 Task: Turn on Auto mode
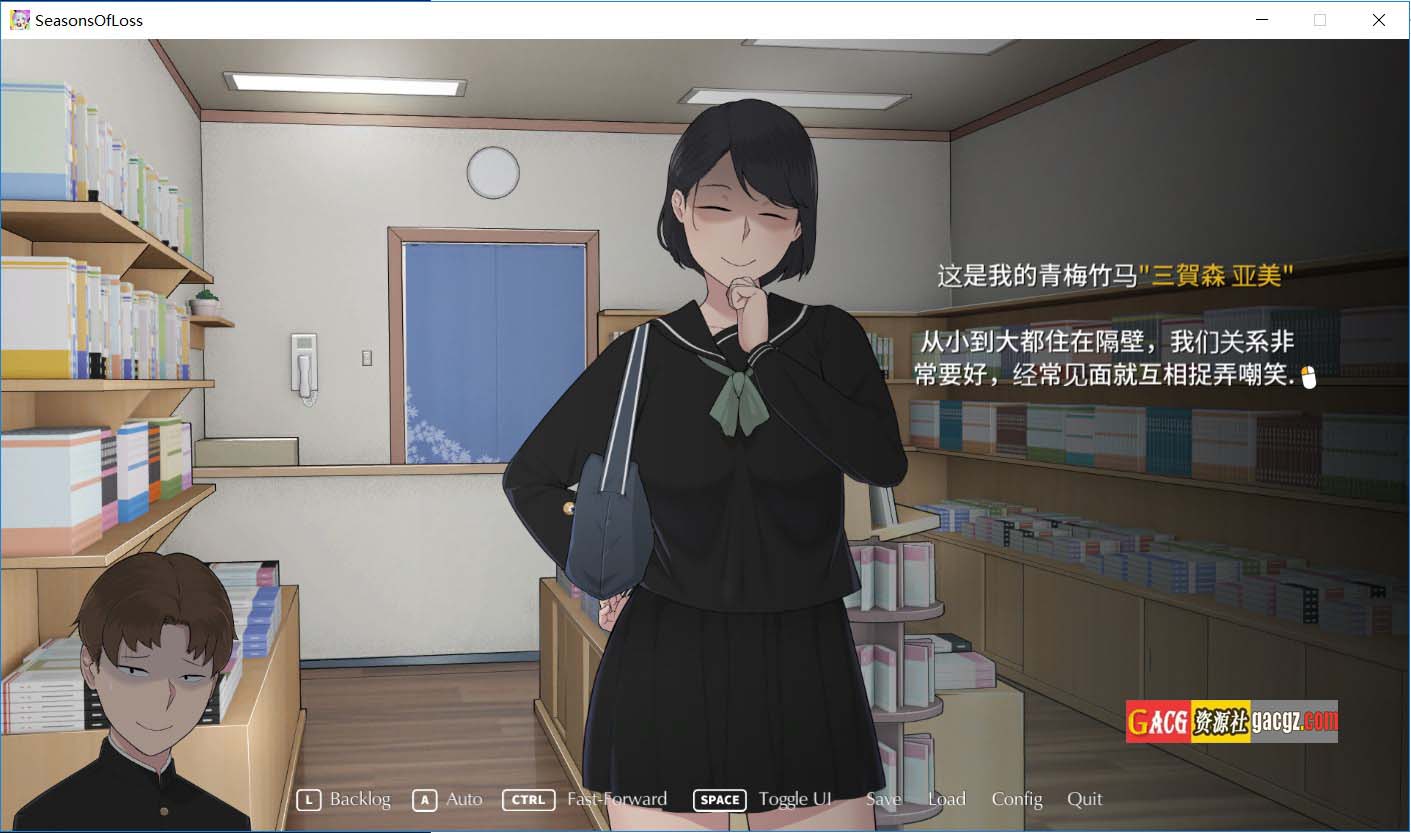tap(463, 799)
